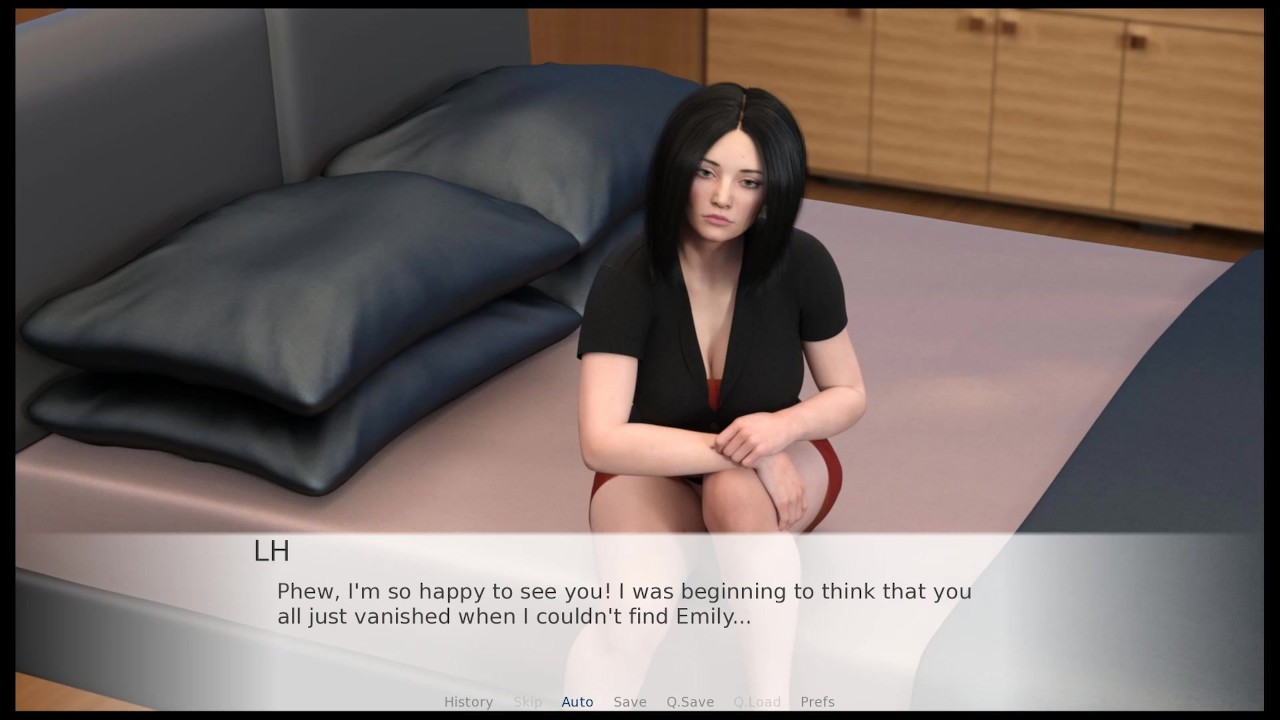This screenshot has height=720, width=1280.
Task: Quick save with Q.Save
Action: click(x=690, y=702)
